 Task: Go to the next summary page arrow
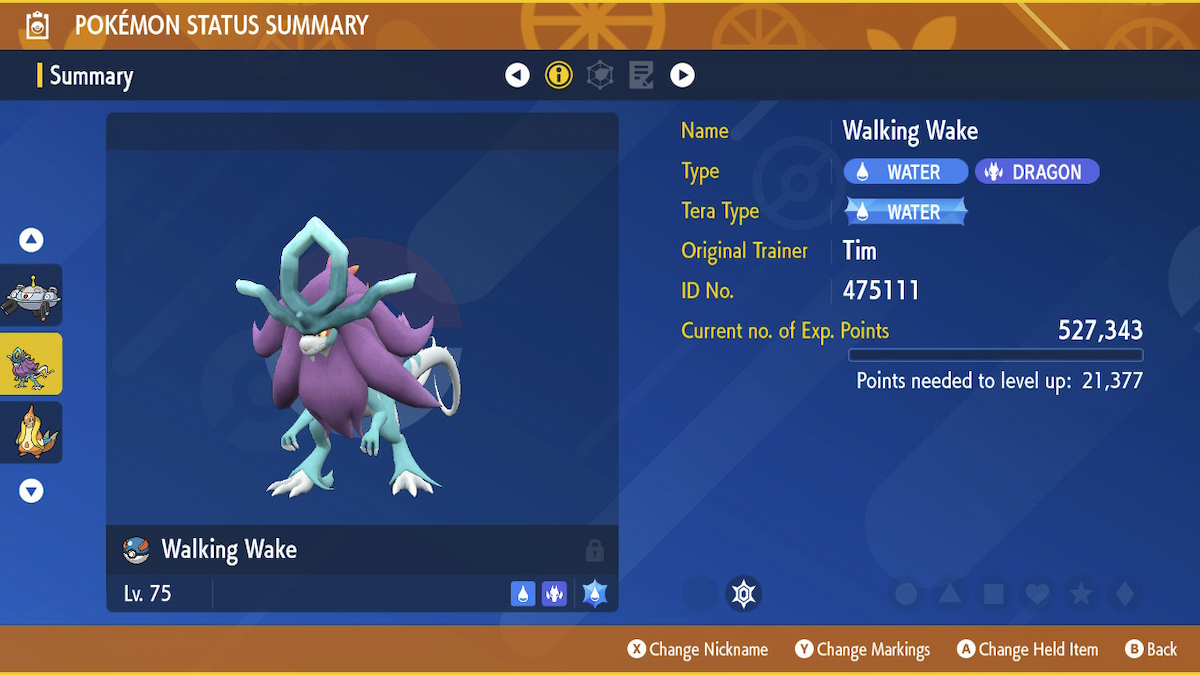tap(682, 75)
